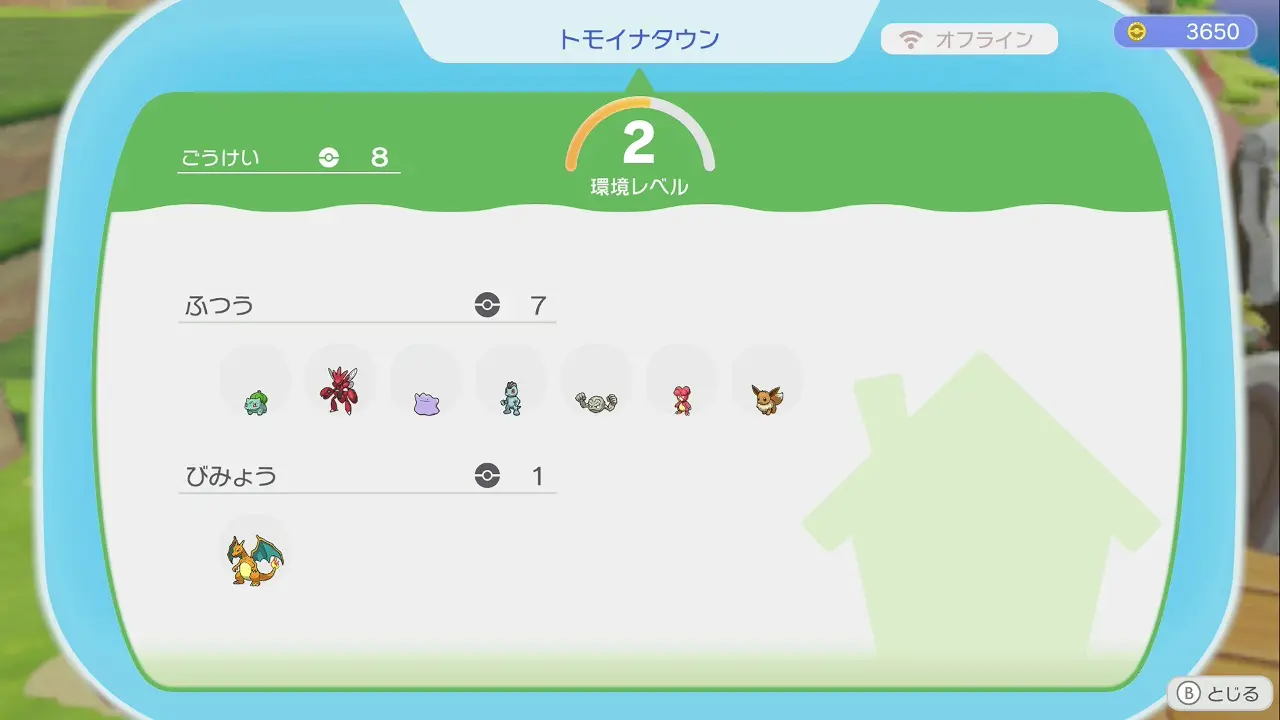Click the Poké Ball icon beside びみょう count
The image size is (1280, 720).
point(487,477)
